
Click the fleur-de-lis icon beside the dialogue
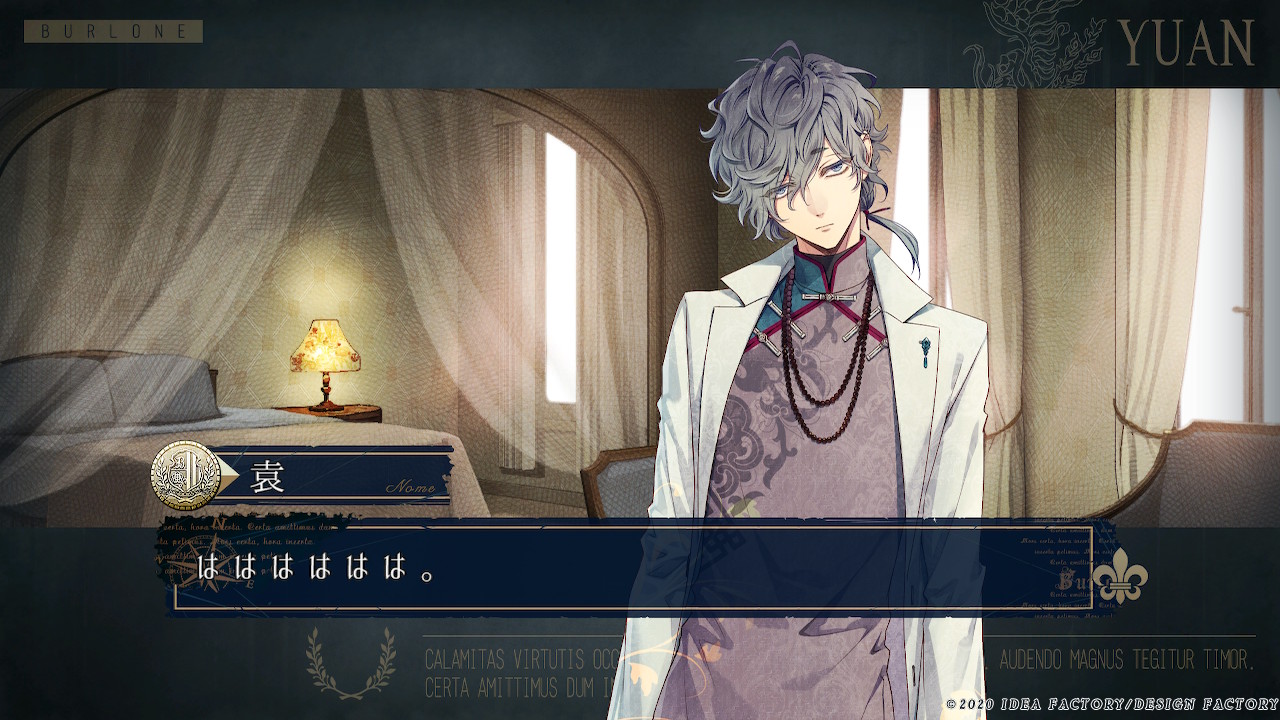(x=1118, y=578)
